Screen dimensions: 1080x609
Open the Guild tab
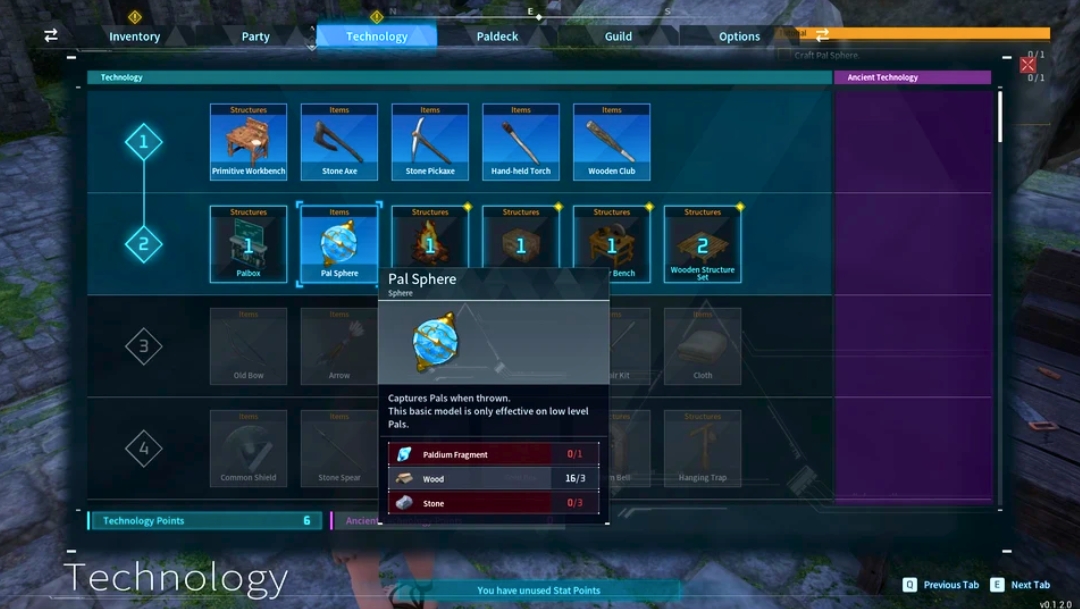(618, 36)
